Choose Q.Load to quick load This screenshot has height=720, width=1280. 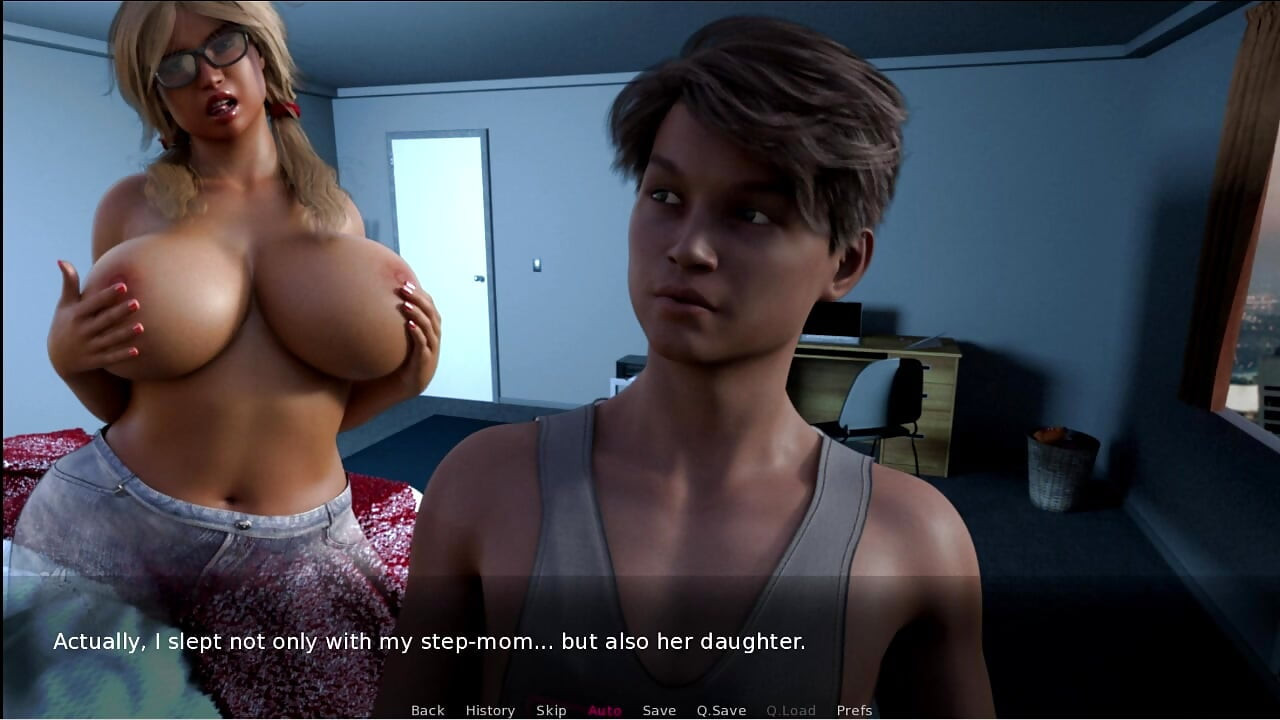791,710
